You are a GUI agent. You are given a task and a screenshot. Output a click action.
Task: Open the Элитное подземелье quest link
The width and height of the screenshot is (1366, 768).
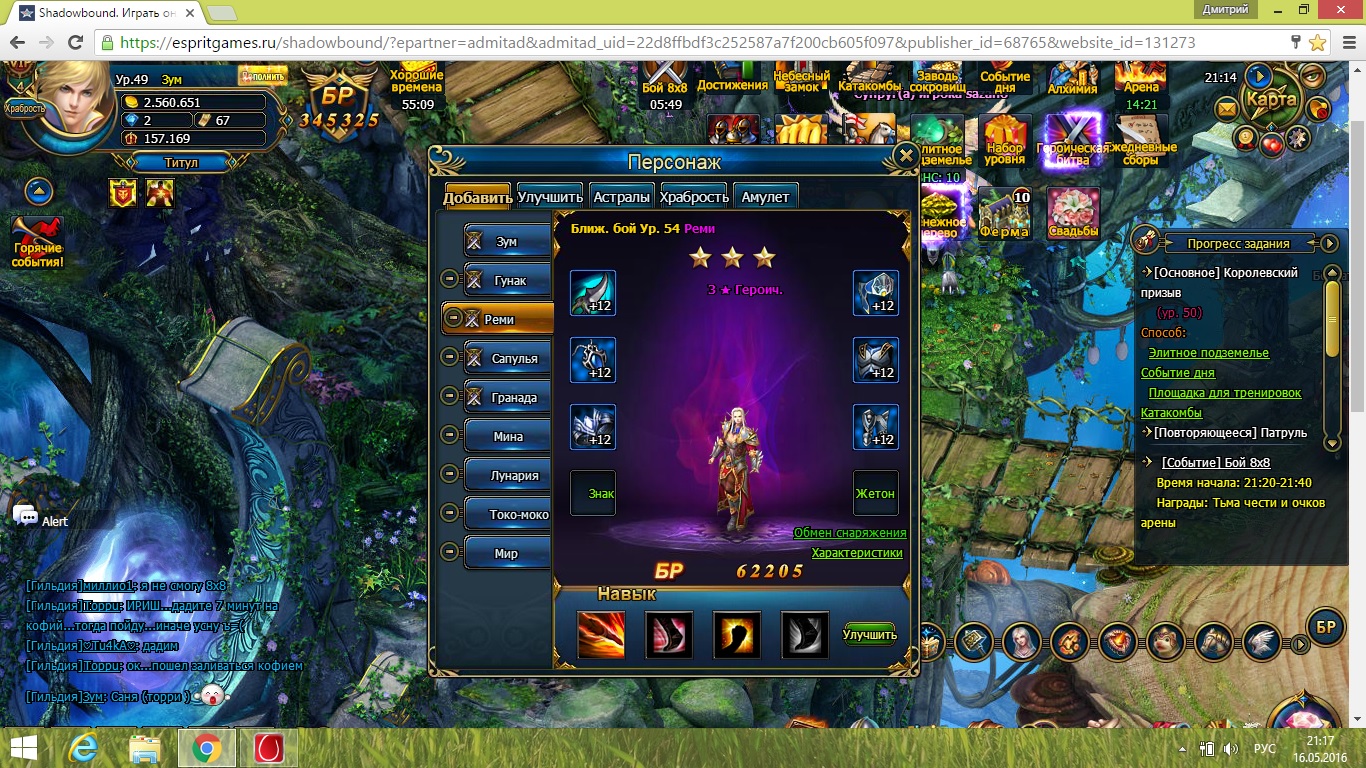point(1208,353)
